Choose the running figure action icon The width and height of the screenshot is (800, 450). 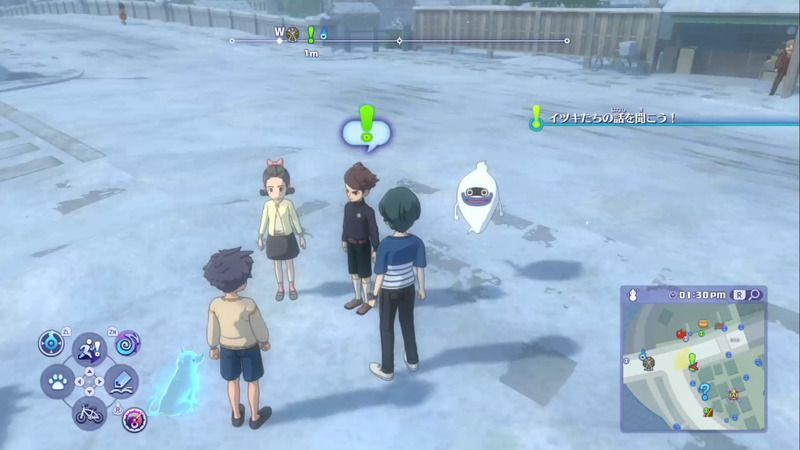(89, 349)
